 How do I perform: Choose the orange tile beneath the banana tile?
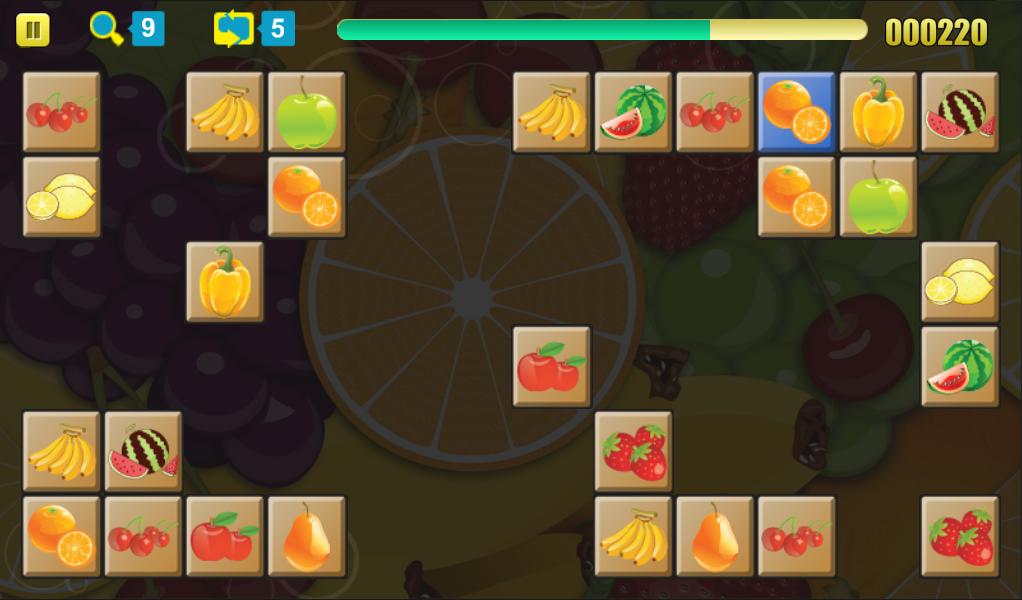61,537
